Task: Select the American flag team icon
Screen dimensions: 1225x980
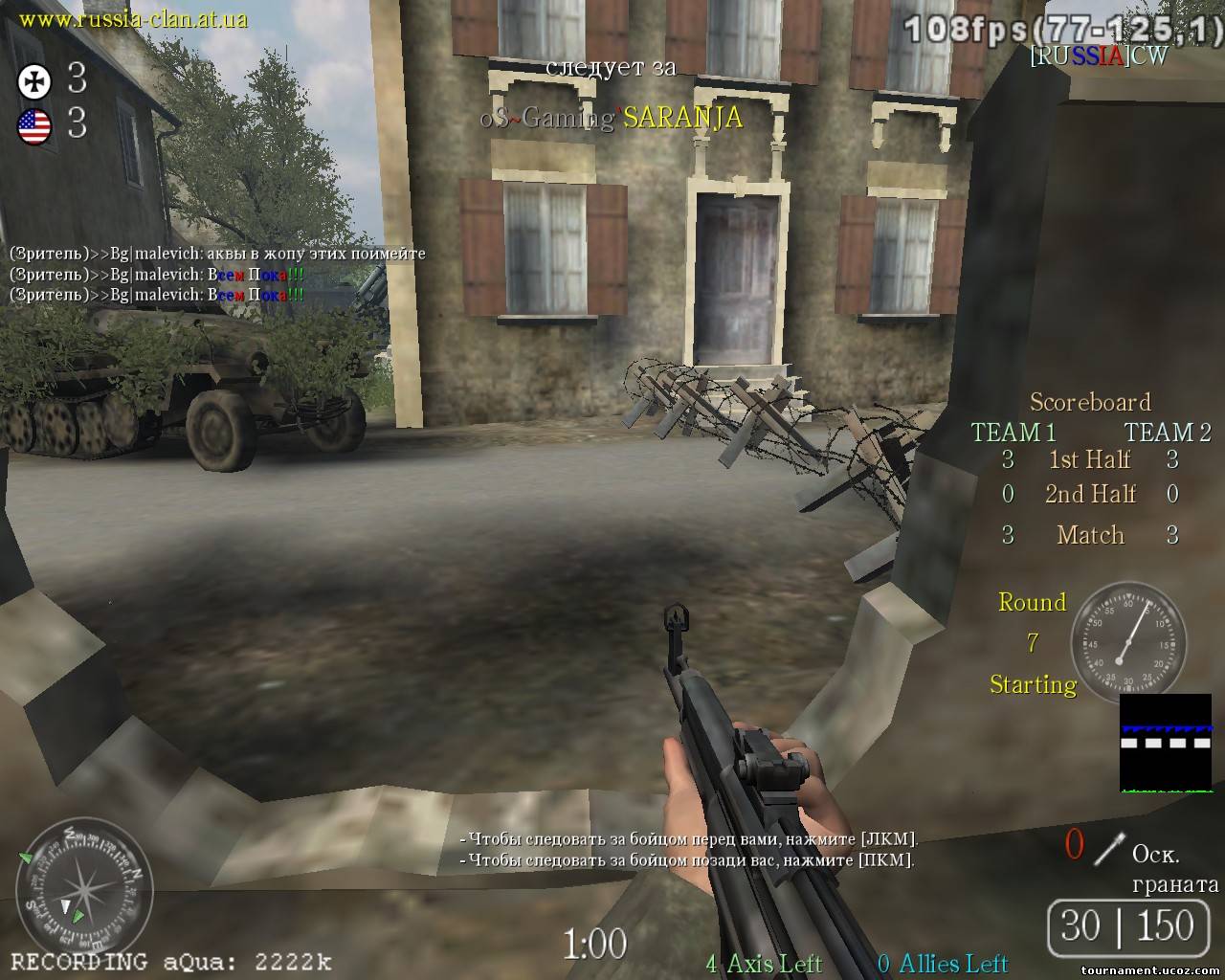Action: pyautogui.click(x=33, y=125)
